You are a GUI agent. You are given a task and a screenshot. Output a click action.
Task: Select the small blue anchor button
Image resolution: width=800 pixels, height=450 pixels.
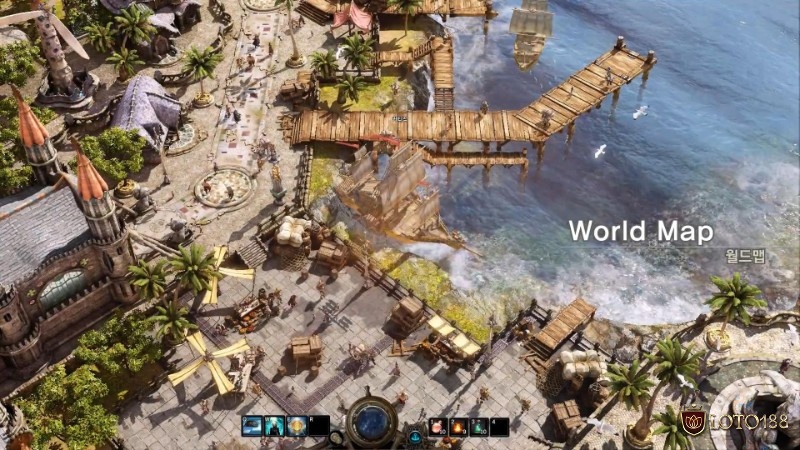tap(414, 438)
